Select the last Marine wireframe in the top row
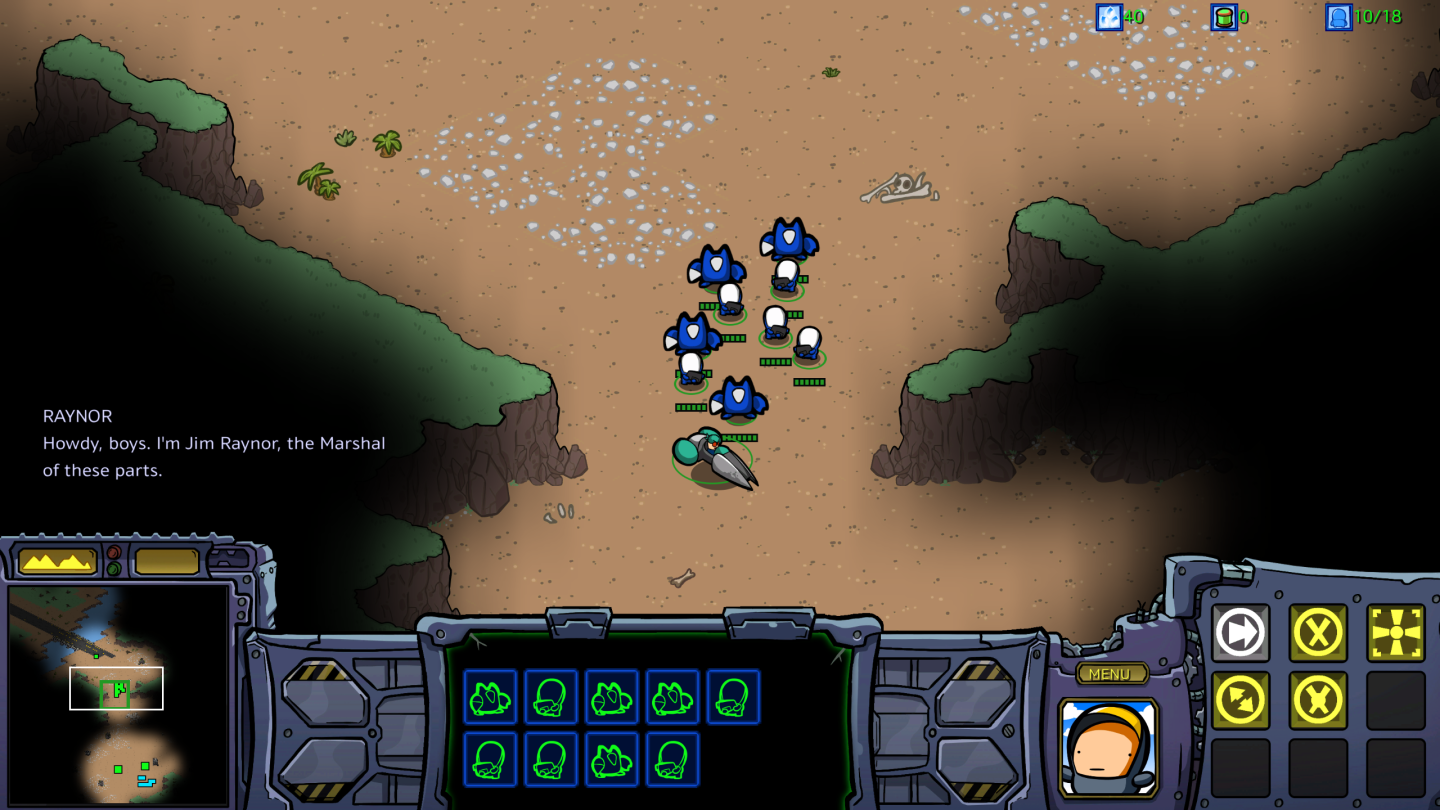This screenshot has width=1440, height=810. click(x=734, y=698)
